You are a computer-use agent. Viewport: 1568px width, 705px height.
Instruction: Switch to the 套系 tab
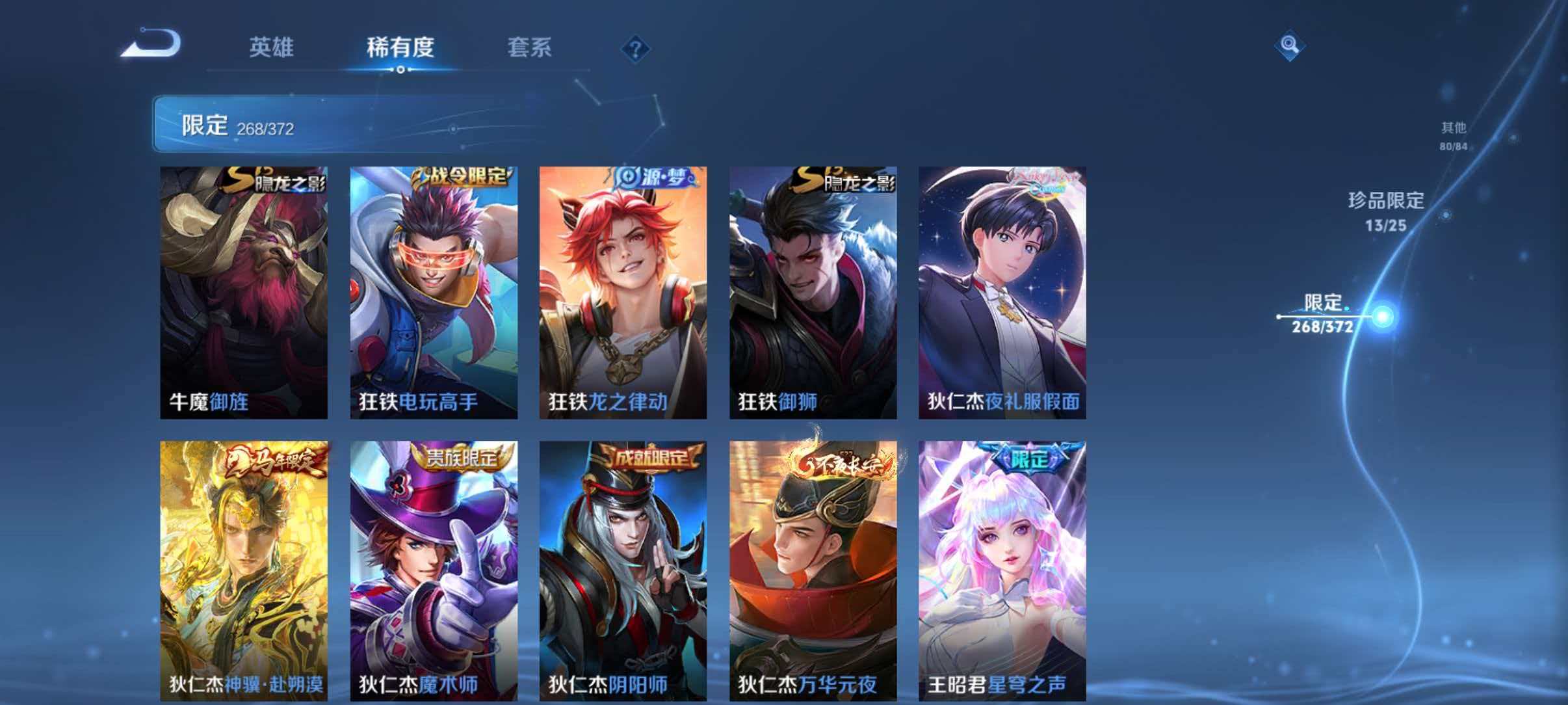(530, 47)
